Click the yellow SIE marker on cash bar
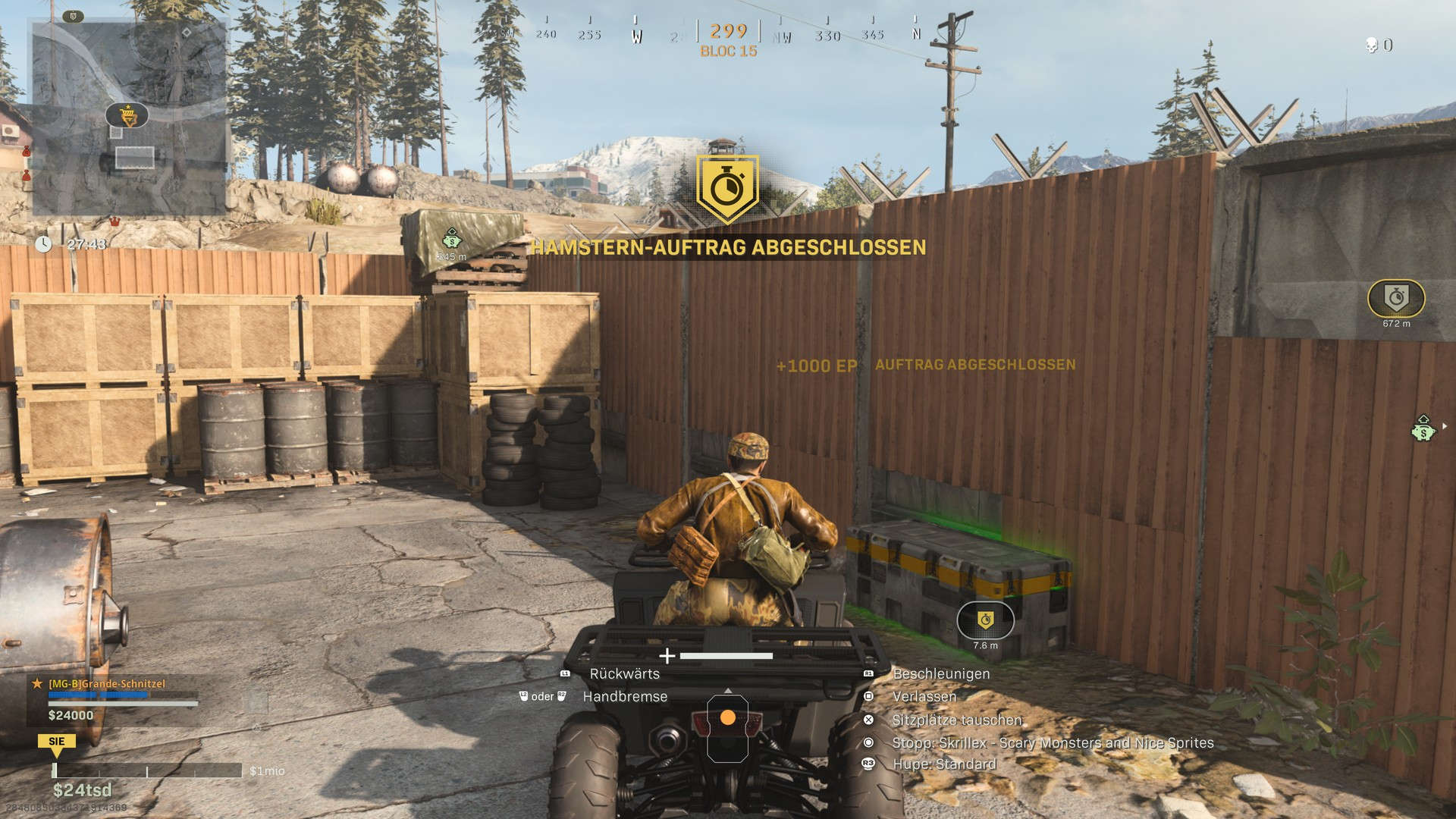This screenshot has width=1456, height=819. click(x=57, y=742)
